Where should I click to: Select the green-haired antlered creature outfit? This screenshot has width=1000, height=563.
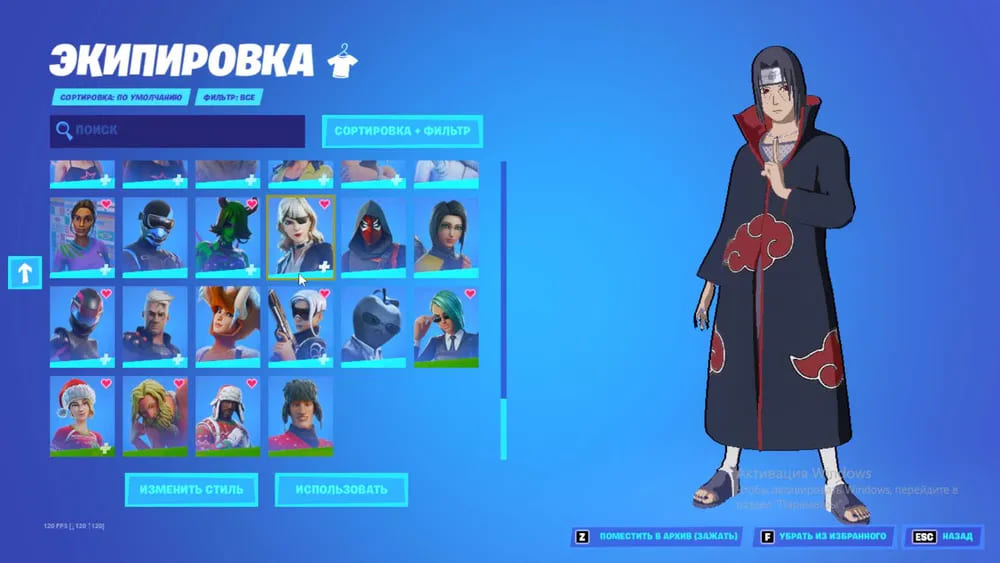pos(228,236)
